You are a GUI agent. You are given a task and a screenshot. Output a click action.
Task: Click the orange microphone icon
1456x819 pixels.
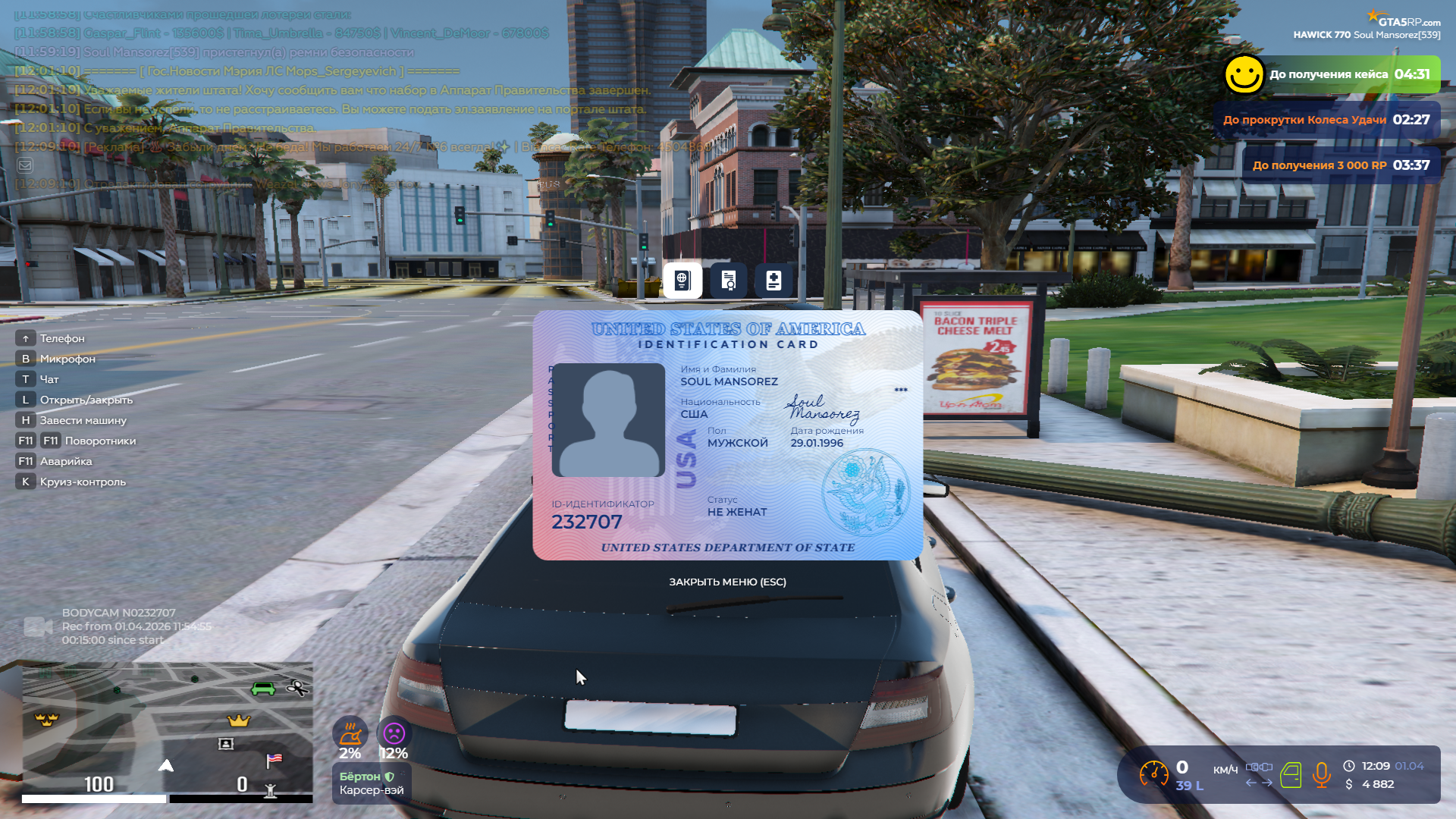(x=1322, y=774)
